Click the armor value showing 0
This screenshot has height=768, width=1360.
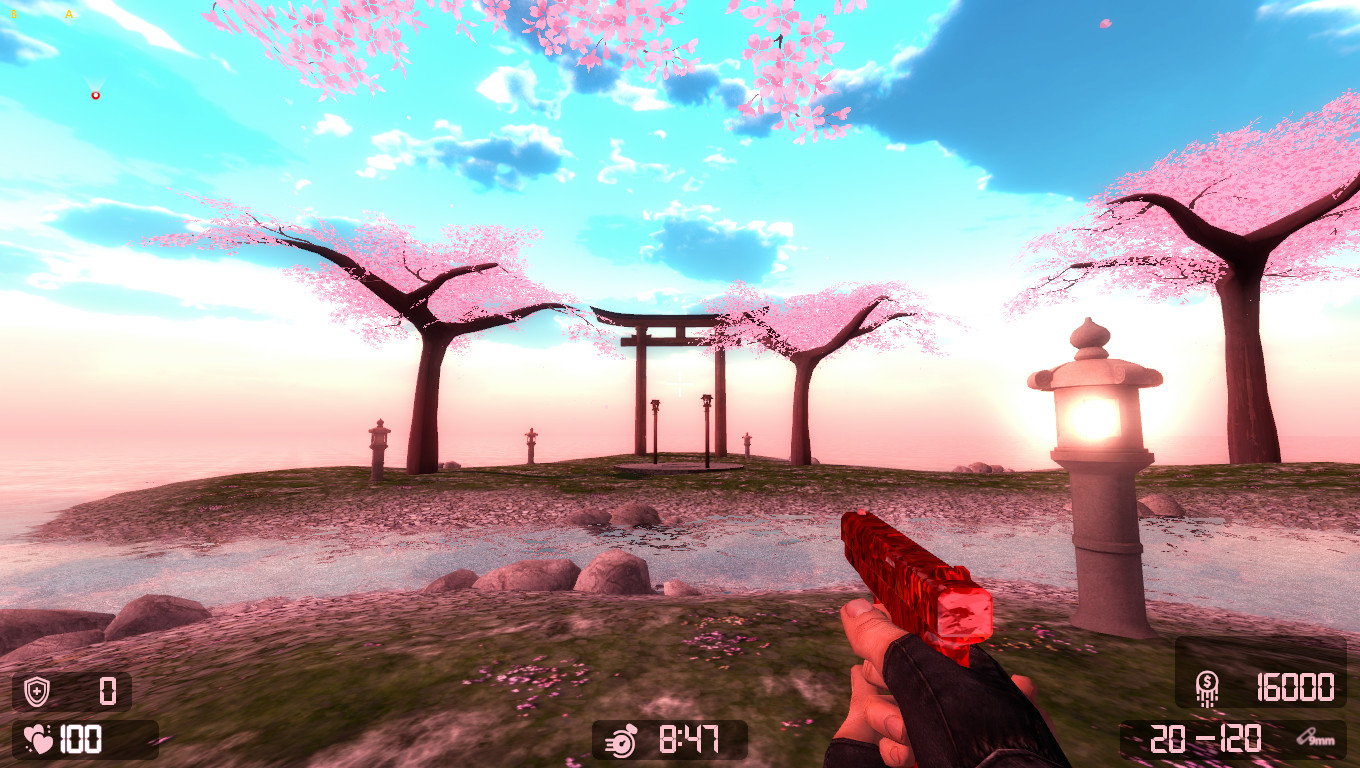(x=106, y=690)
